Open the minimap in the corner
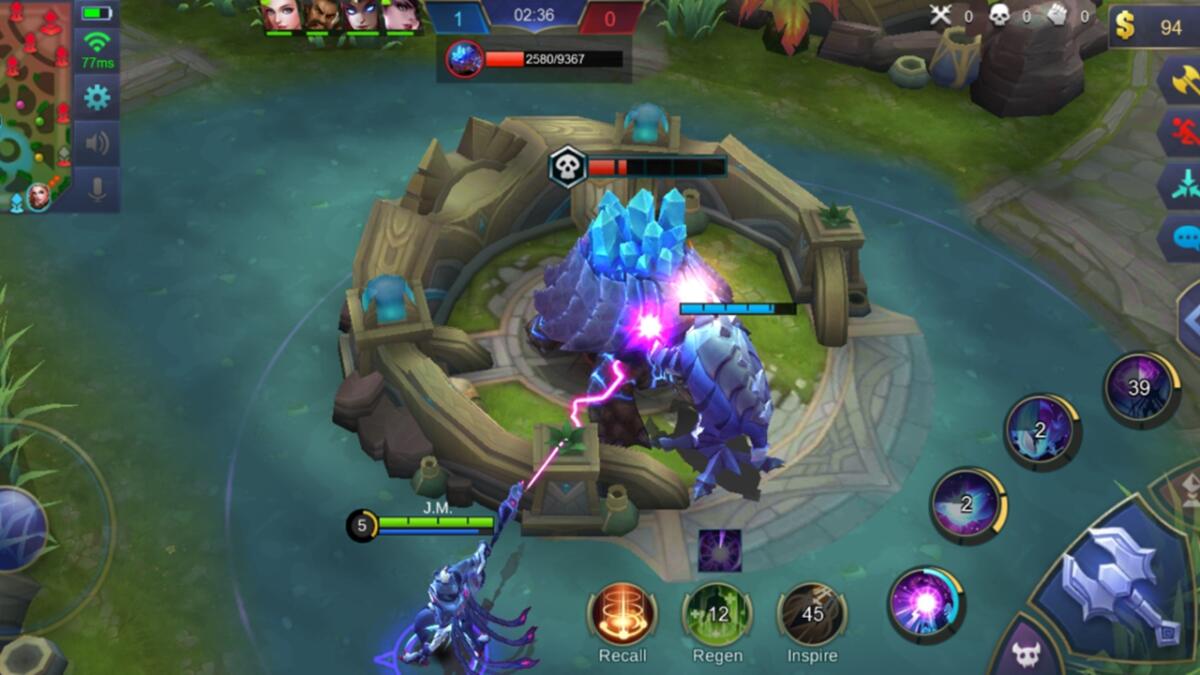The width and height of the screenshot is (1200, 675). (35, 105)
